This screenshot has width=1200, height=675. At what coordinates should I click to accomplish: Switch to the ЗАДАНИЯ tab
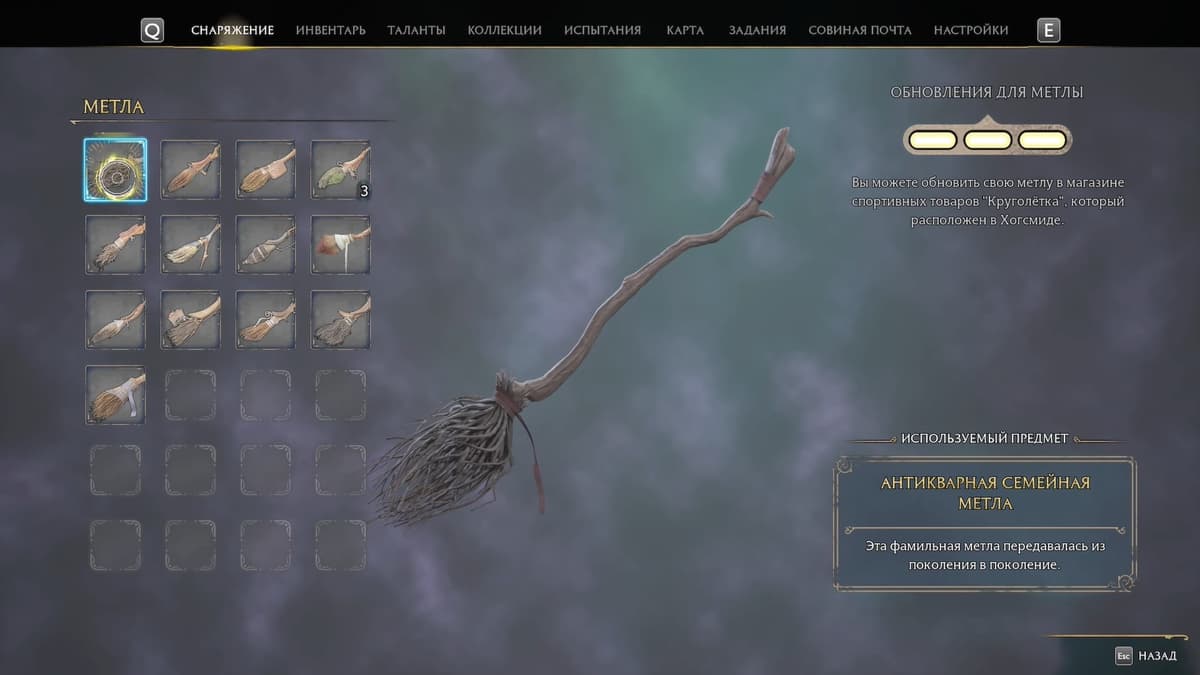757,30
